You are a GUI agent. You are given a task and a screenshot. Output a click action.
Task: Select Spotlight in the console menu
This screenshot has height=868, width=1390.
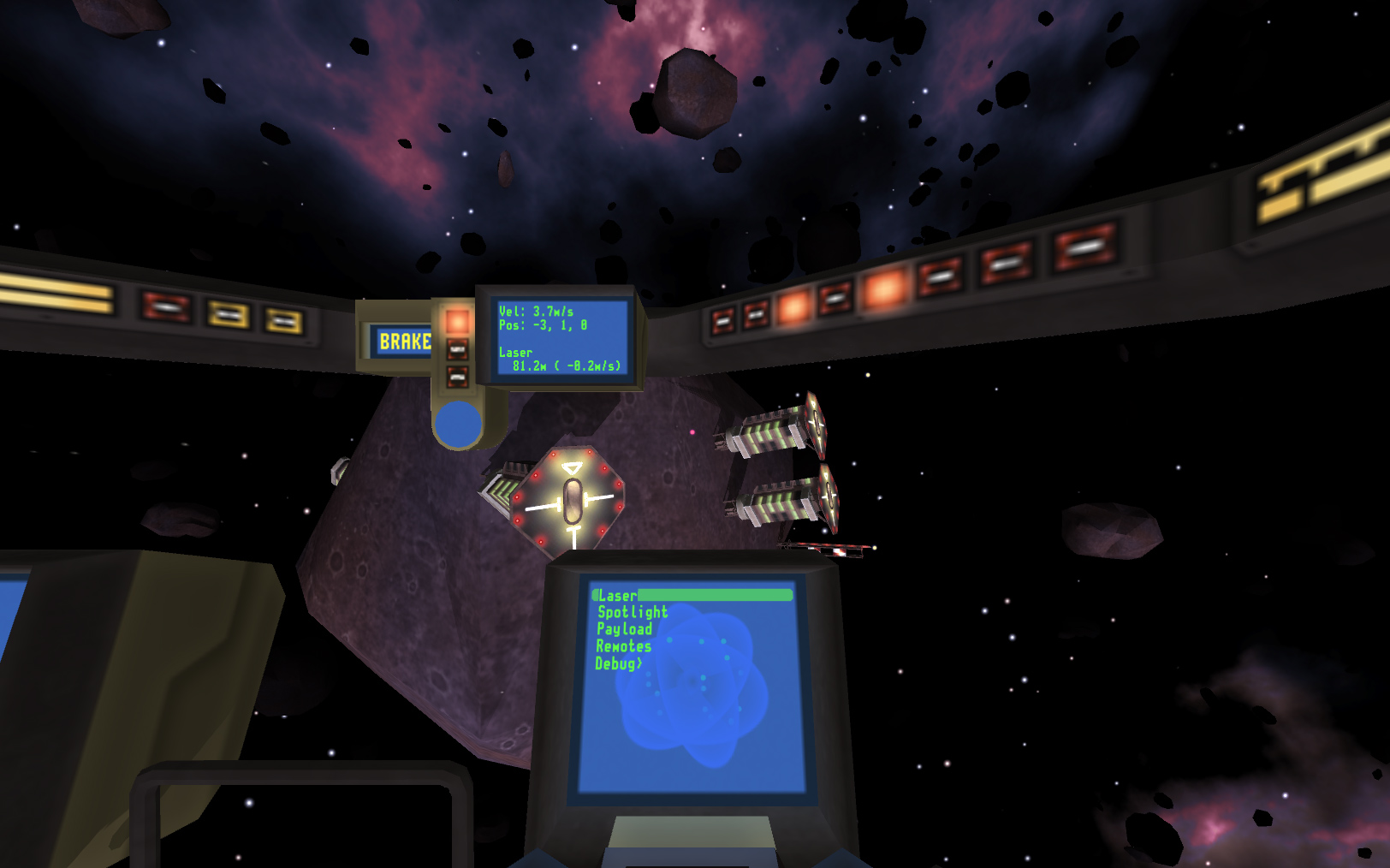click(633, 612)
